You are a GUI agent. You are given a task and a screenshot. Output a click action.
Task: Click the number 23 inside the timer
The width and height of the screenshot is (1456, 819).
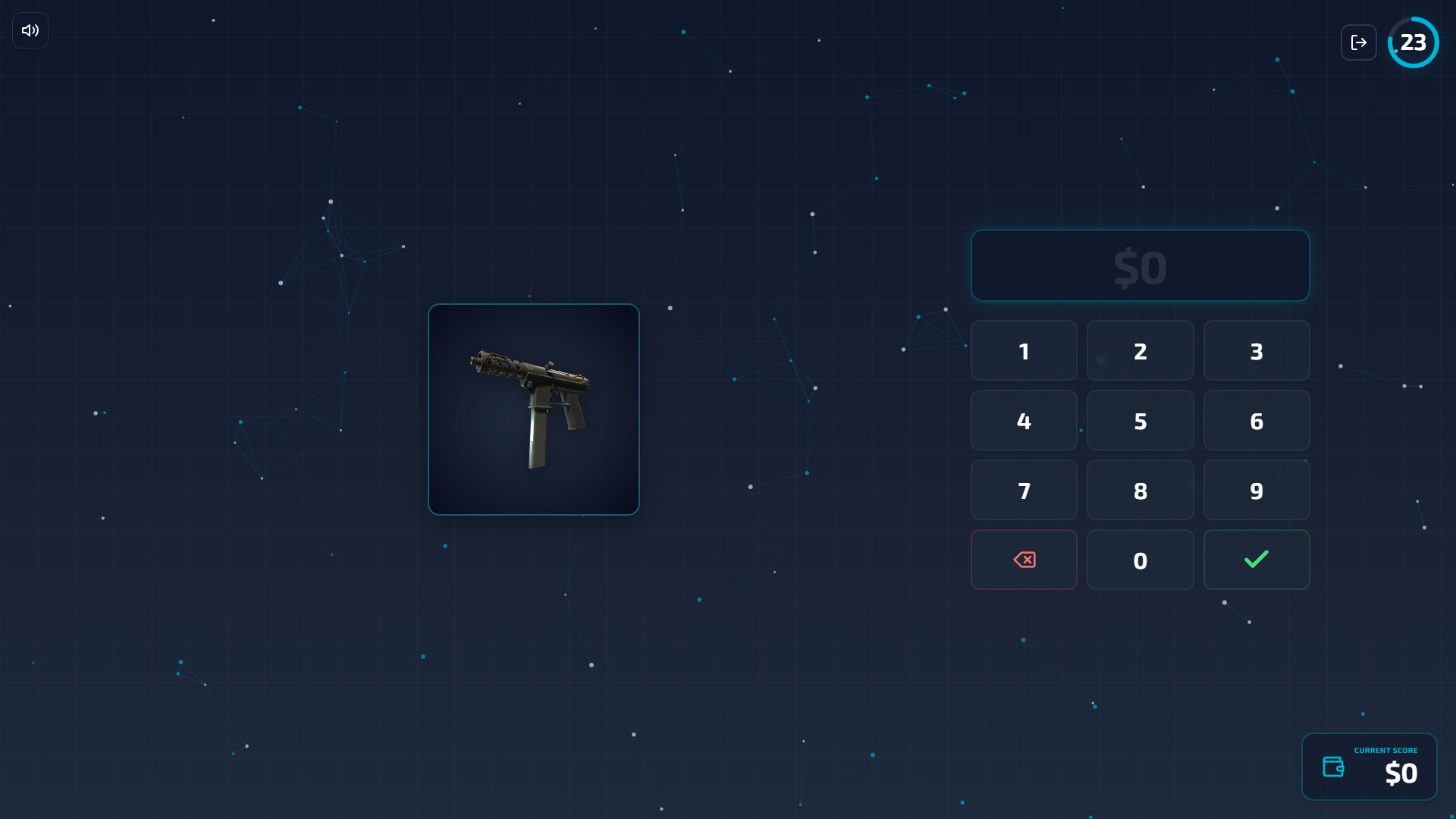[x=1413, y=42]
